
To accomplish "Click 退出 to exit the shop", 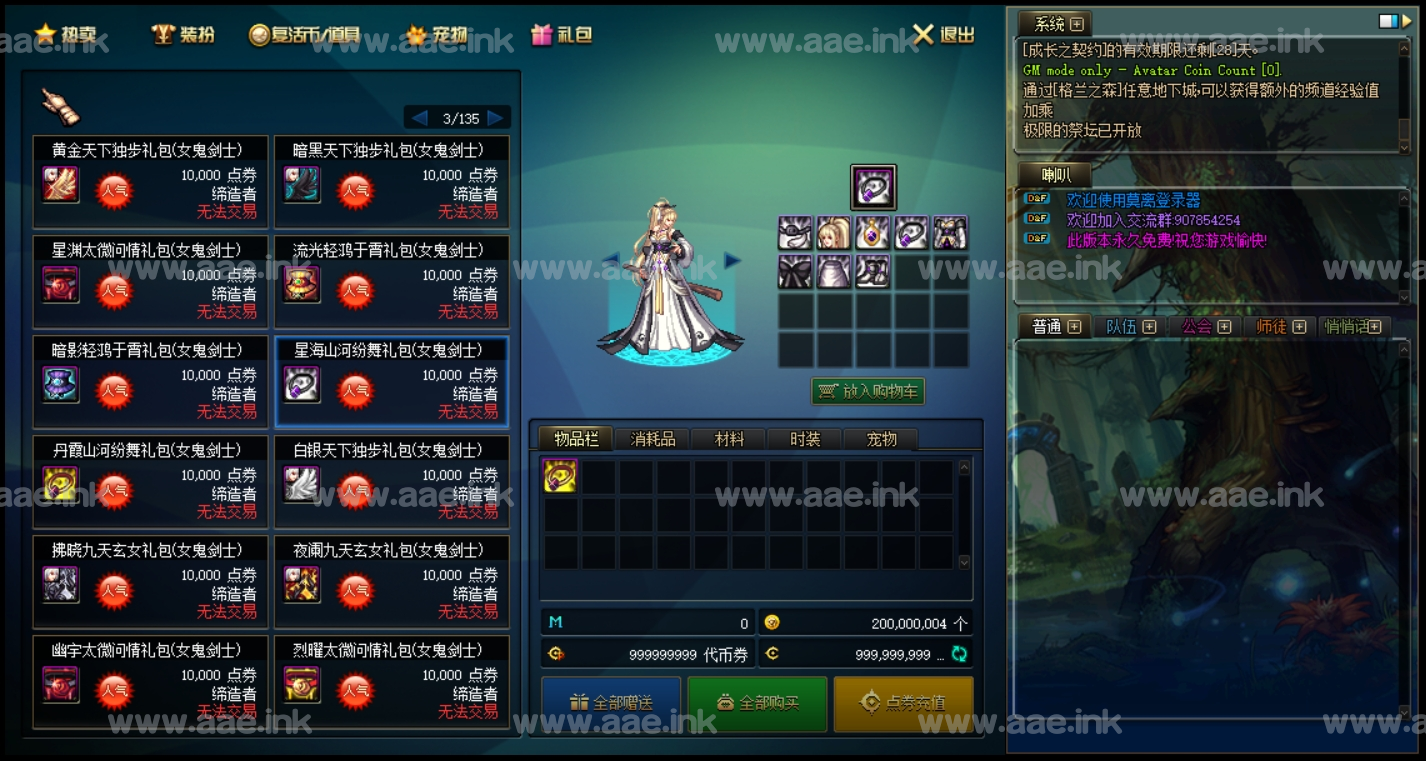I will 944,34.
